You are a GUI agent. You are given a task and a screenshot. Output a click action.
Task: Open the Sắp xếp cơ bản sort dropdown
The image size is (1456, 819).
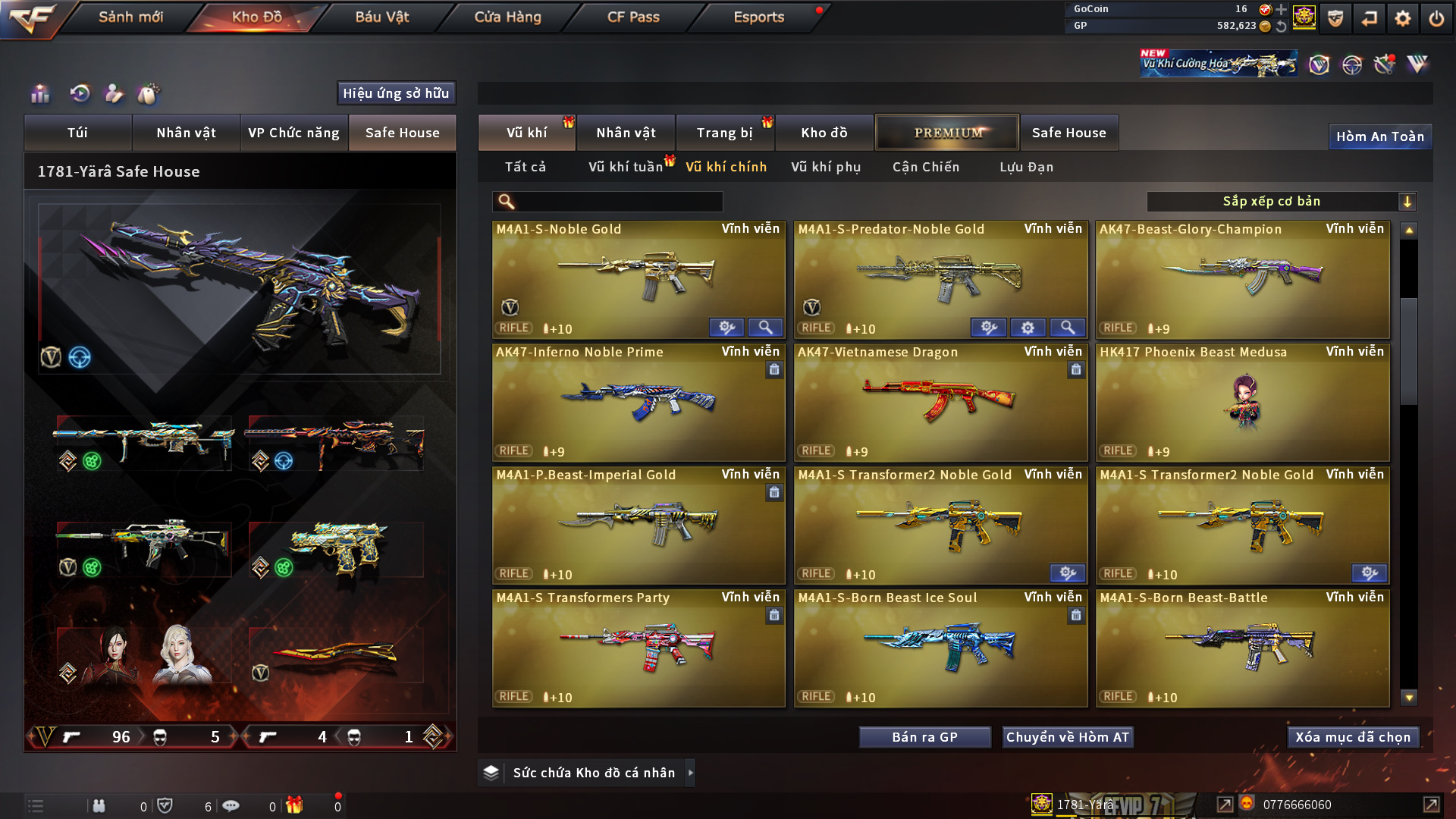(1281, 201)
